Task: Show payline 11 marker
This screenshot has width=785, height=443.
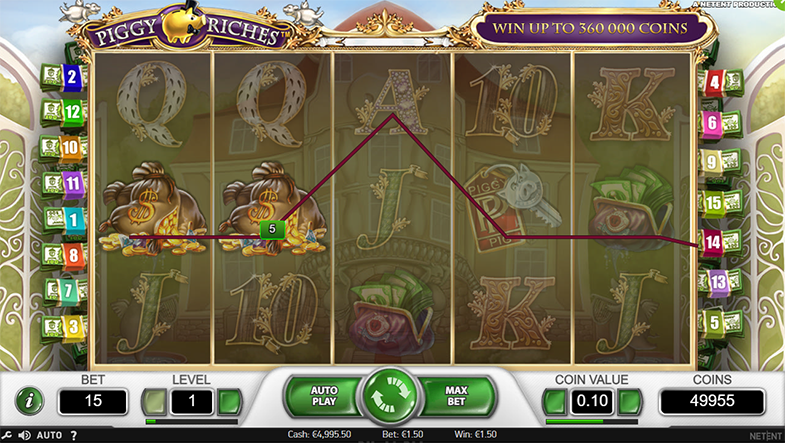Action: 72,182
